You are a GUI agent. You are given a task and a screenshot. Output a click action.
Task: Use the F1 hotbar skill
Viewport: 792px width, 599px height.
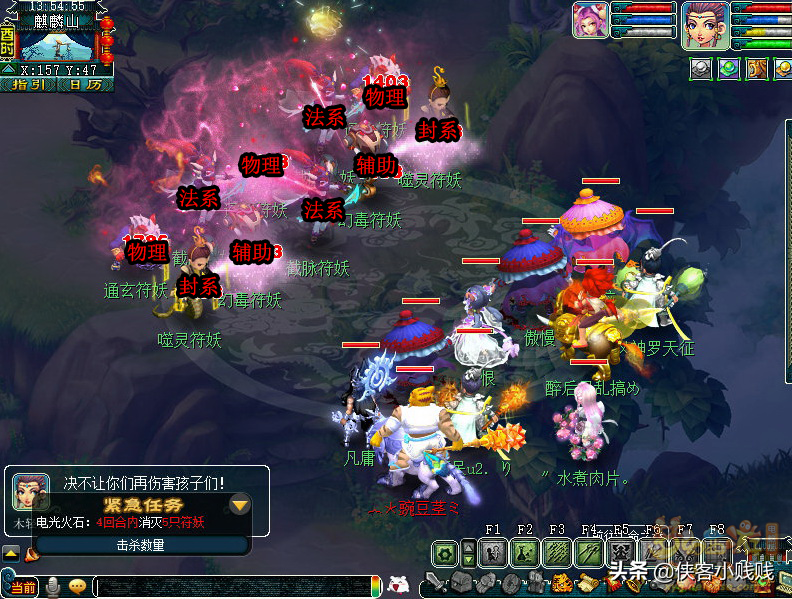(x=494, y=552)
